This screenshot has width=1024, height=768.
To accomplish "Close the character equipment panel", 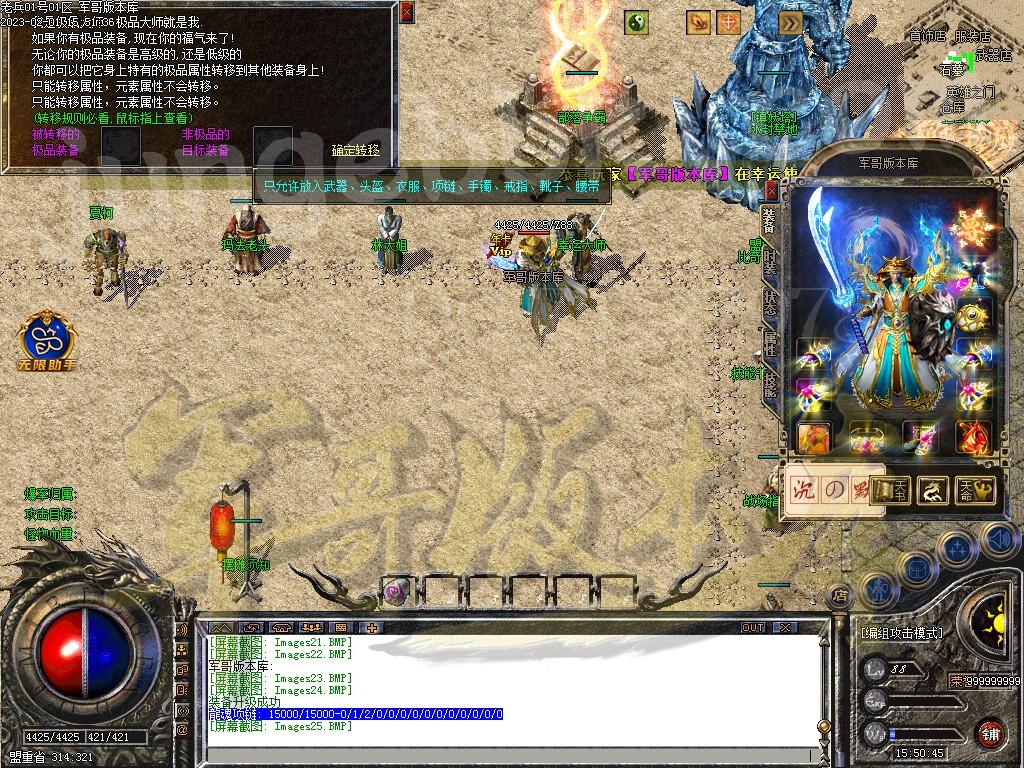I will pos(771,190).
